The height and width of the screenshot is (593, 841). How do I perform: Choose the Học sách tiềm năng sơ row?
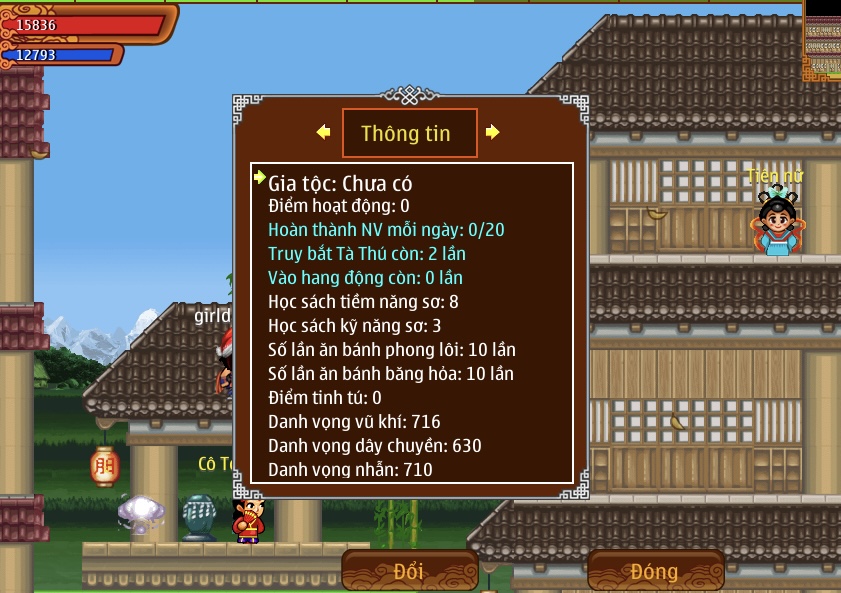pyautogui.click(x=363, y=301)
